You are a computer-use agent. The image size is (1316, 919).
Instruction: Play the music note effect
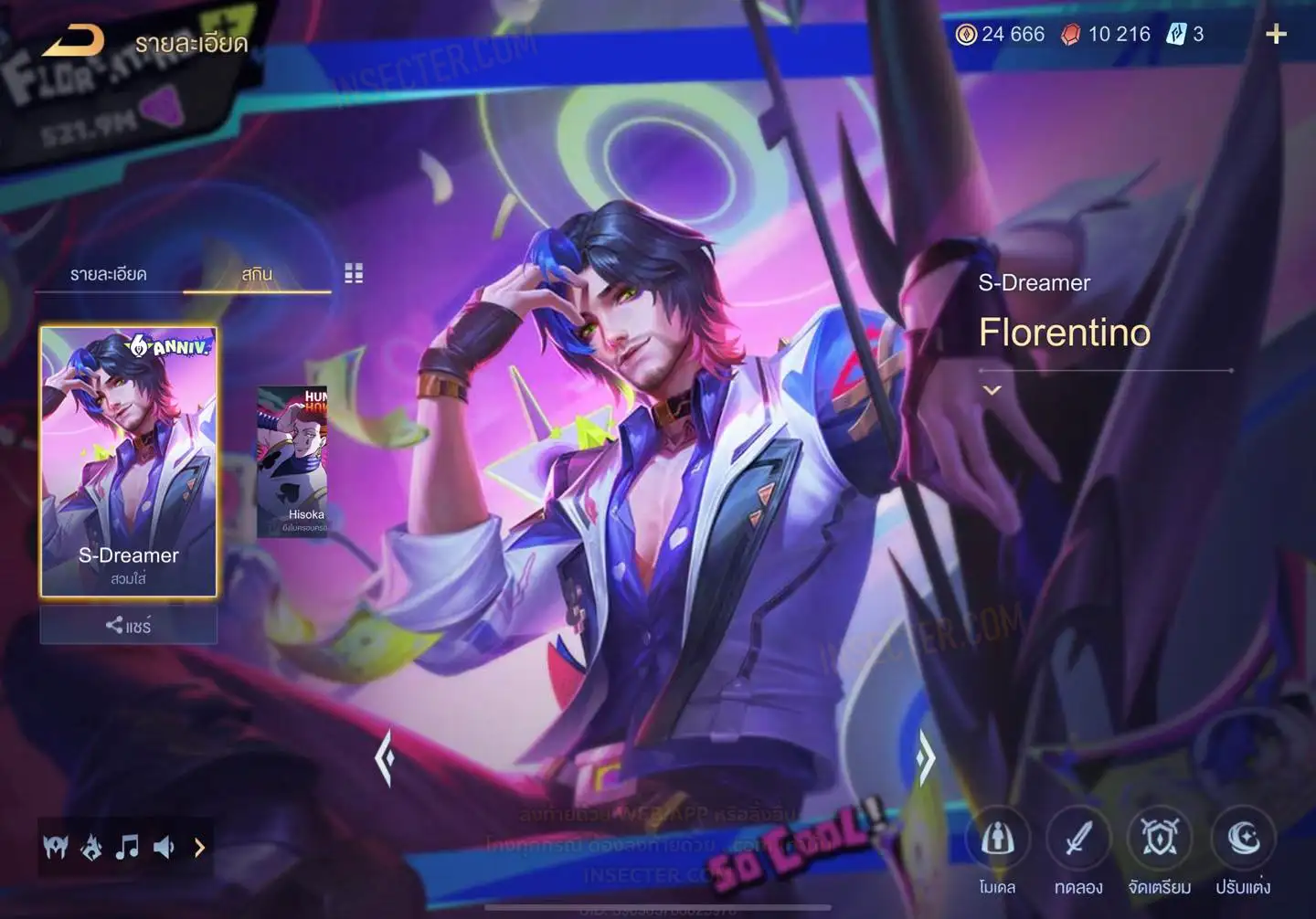click(x=127, y=848)
